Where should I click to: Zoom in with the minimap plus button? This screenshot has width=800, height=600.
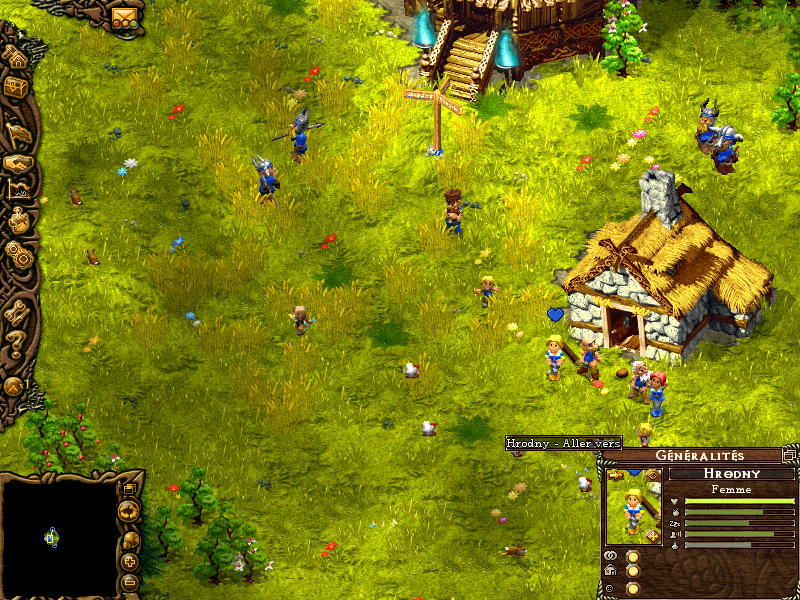tap(130, 562)
